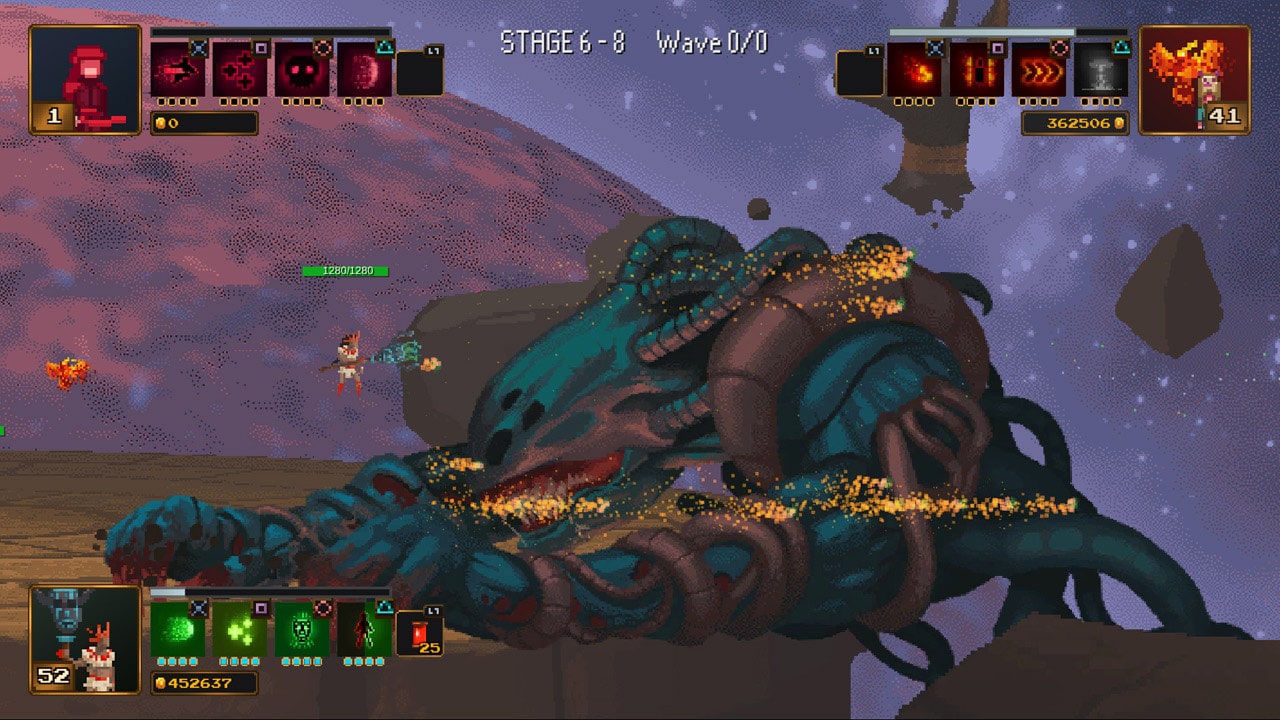Click the health potion in the L1 slot
This screenshot has height=720, width=1280.
418,632
